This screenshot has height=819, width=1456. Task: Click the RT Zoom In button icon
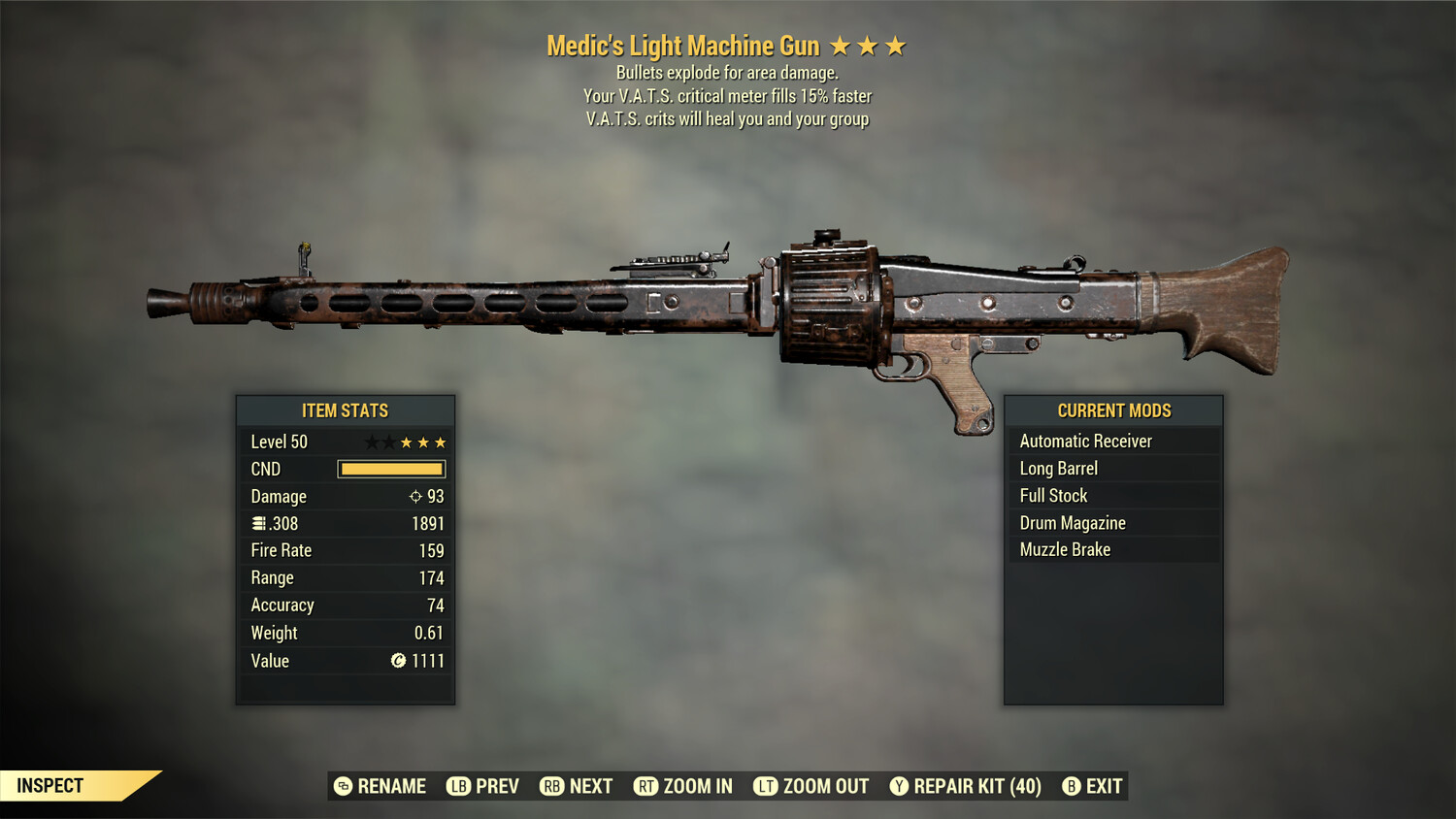pyautogui.click(x=646, y=786)
